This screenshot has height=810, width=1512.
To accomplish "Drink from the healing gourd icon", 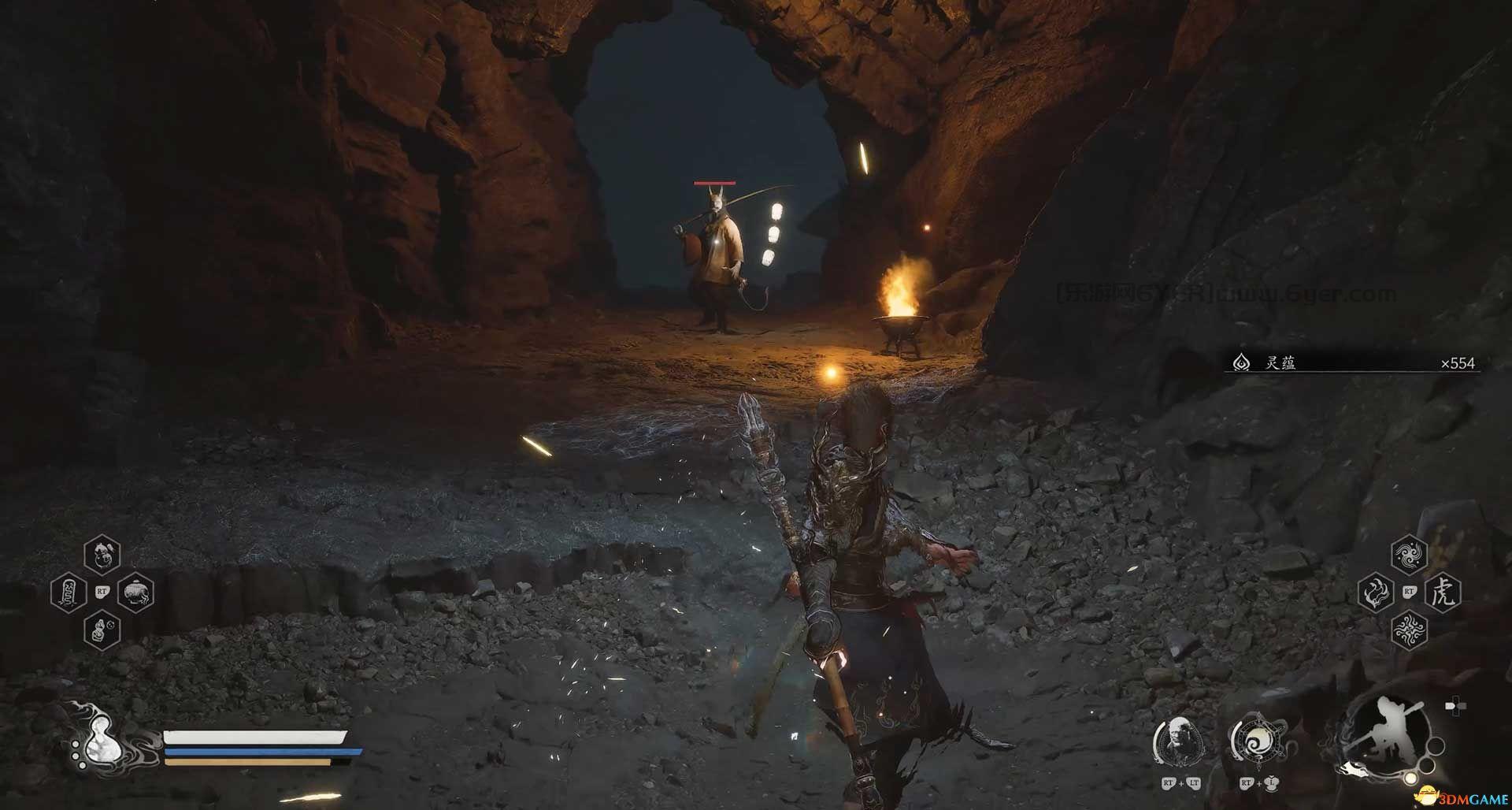I will pos(101,744).
